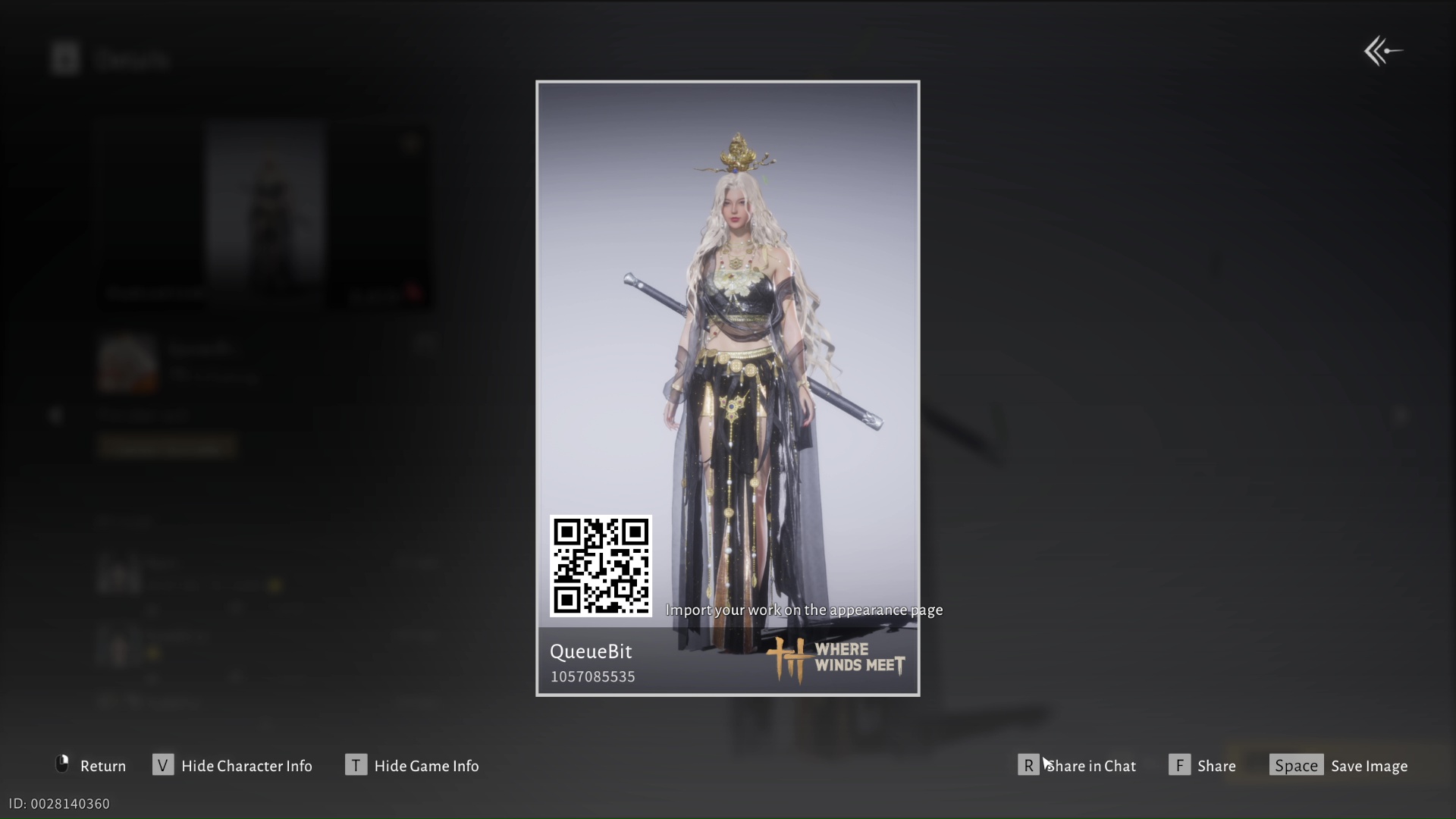Click the R key badge near Share in Chat
This screenshot has width=1456, height=819.
(1028, 765)
